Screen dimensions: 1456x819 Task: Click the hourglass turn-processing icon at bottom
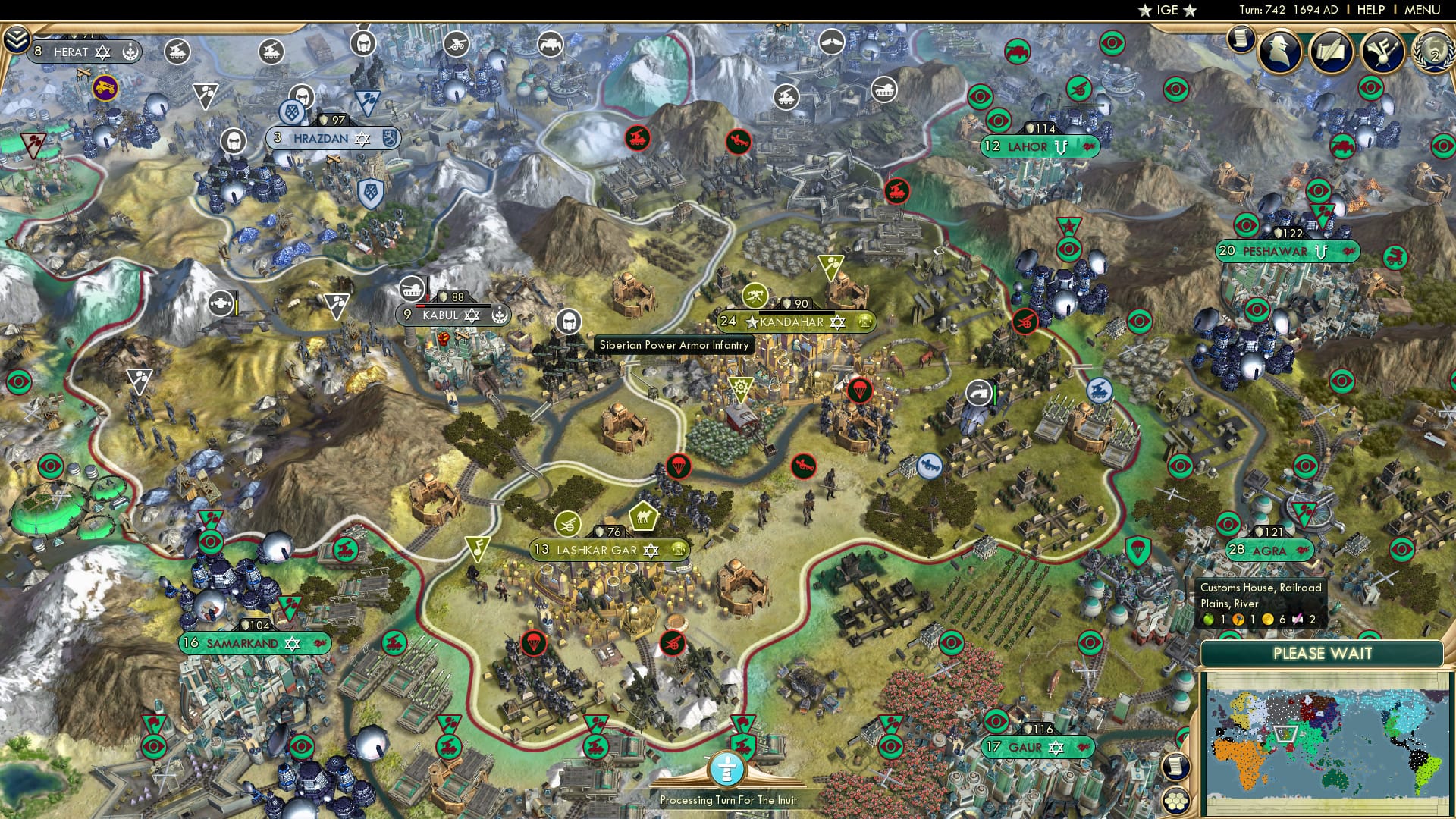(728, 767)
